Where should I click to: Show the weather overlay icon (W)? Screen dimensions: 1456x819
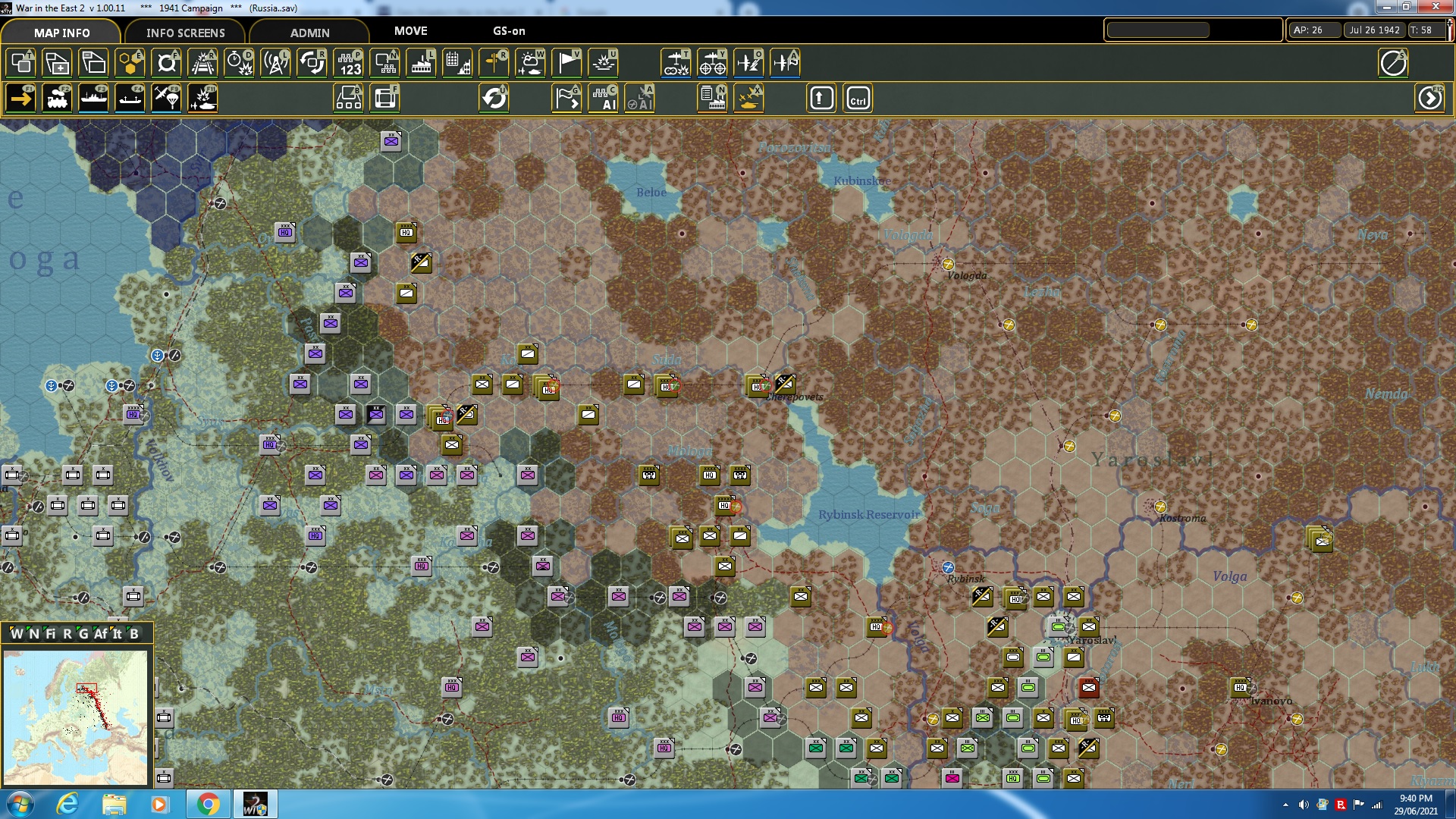pos(529,63)
